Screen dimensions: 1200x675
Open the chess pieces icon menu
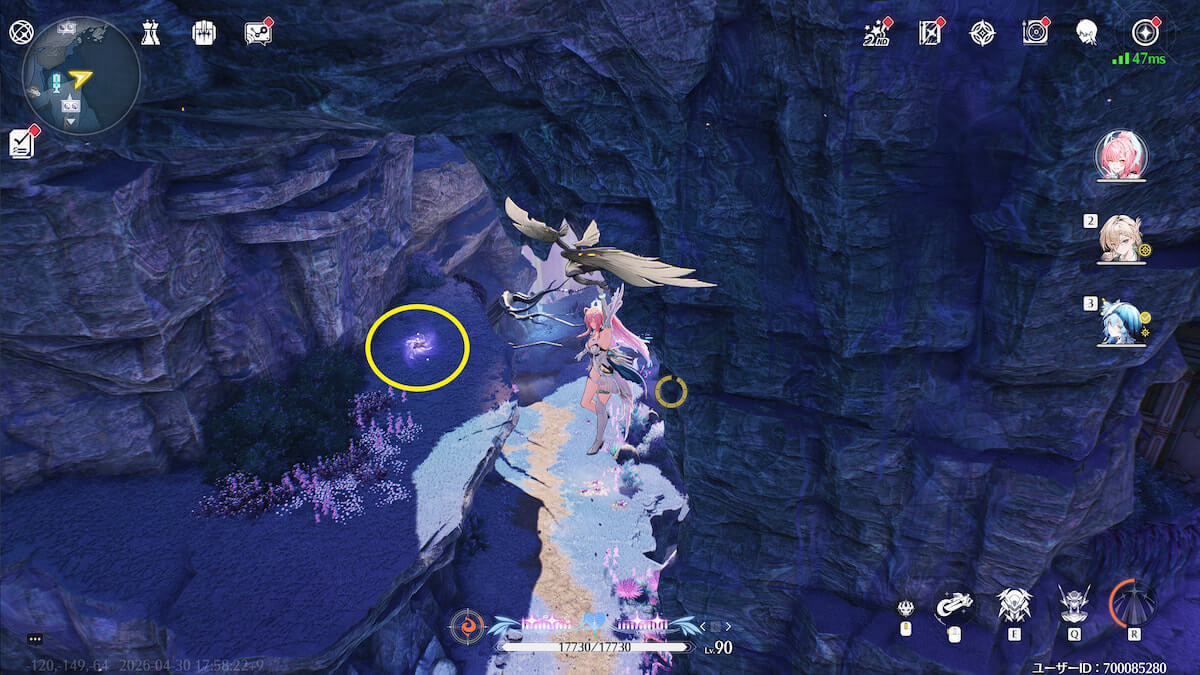point(150,33)
